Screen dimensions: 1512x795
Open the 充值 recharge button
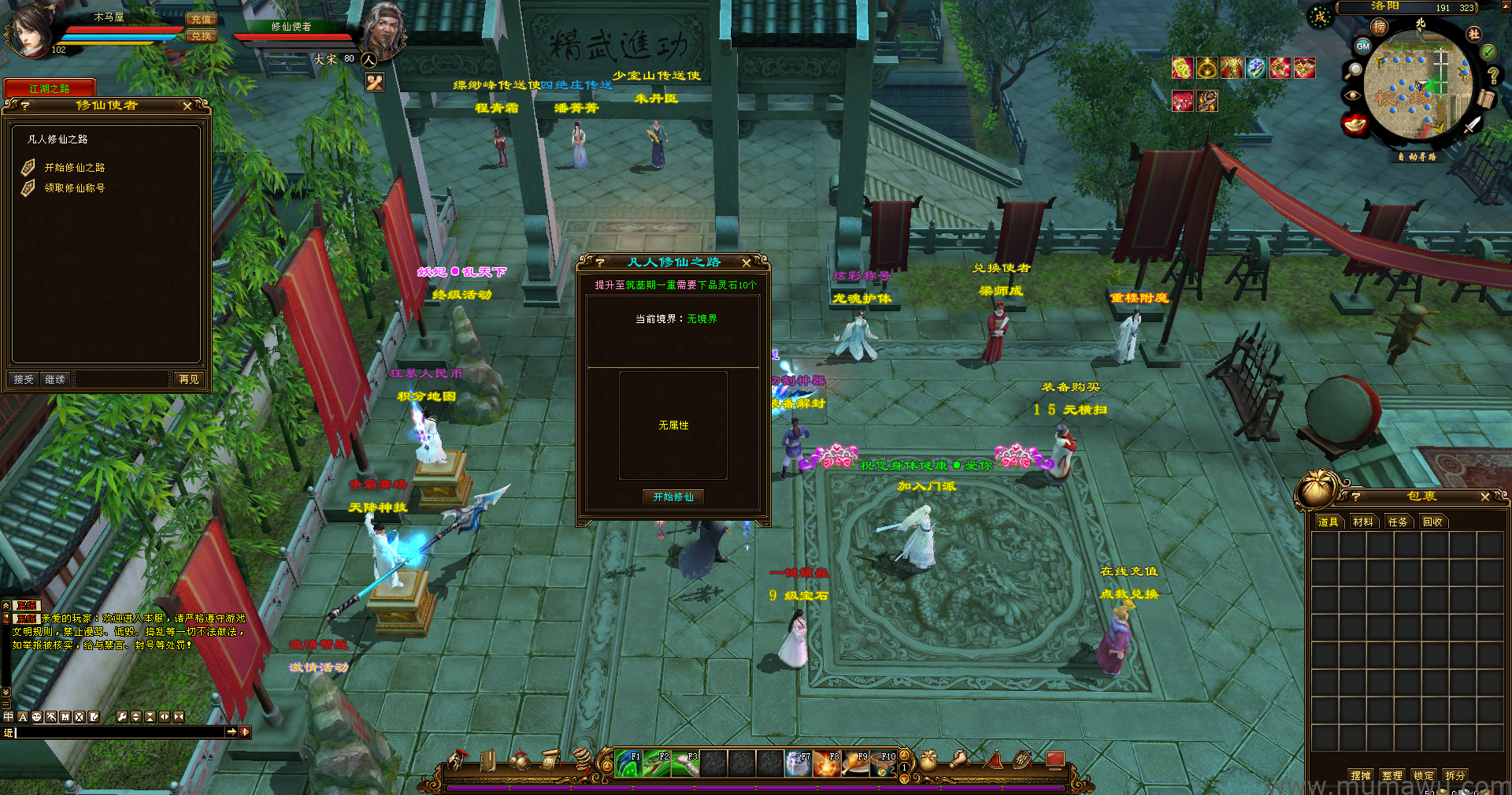201,19
